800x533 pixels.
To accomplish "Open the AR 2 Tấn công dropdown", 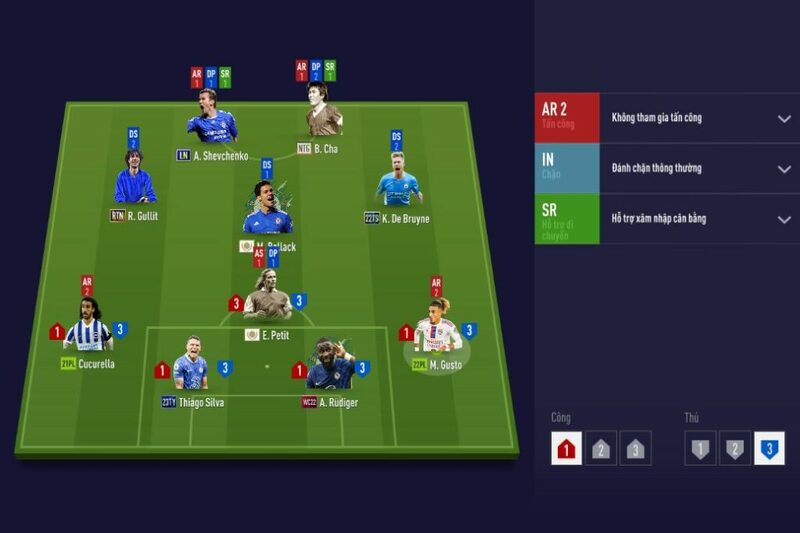I will click(784, 118).
